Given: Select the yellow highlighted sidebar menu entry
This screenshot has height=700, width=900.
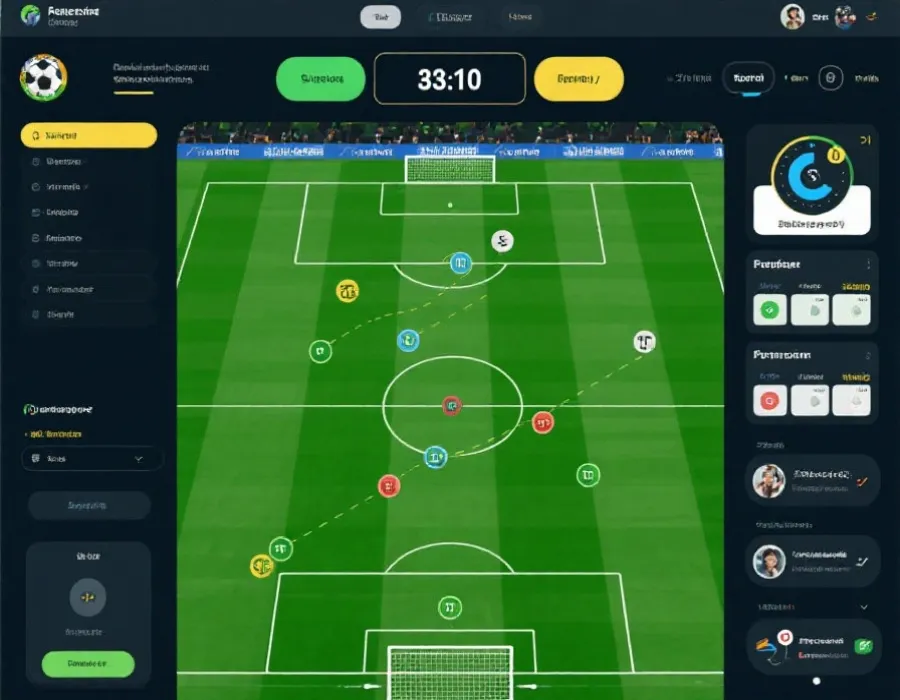Looking at the screenshot, I should click(88, 135).
